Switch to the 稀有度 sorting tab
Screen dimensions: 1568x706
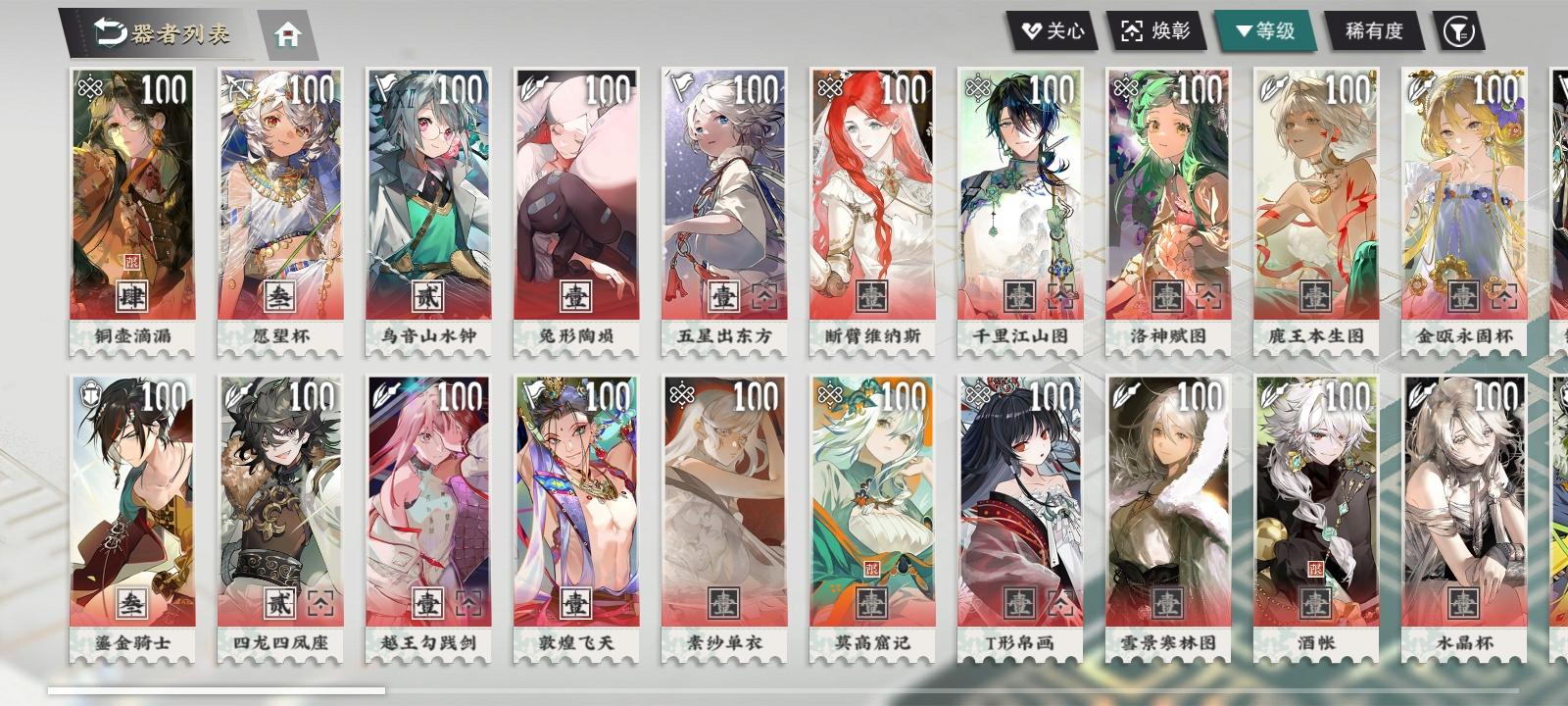[x=1373, y=30]
